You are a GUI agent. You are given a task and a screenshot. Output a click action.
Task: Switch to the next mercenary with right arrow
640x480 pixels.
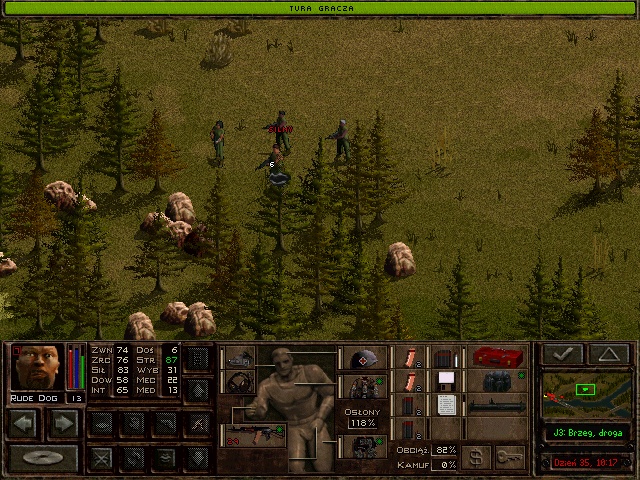tap(63, 423)
